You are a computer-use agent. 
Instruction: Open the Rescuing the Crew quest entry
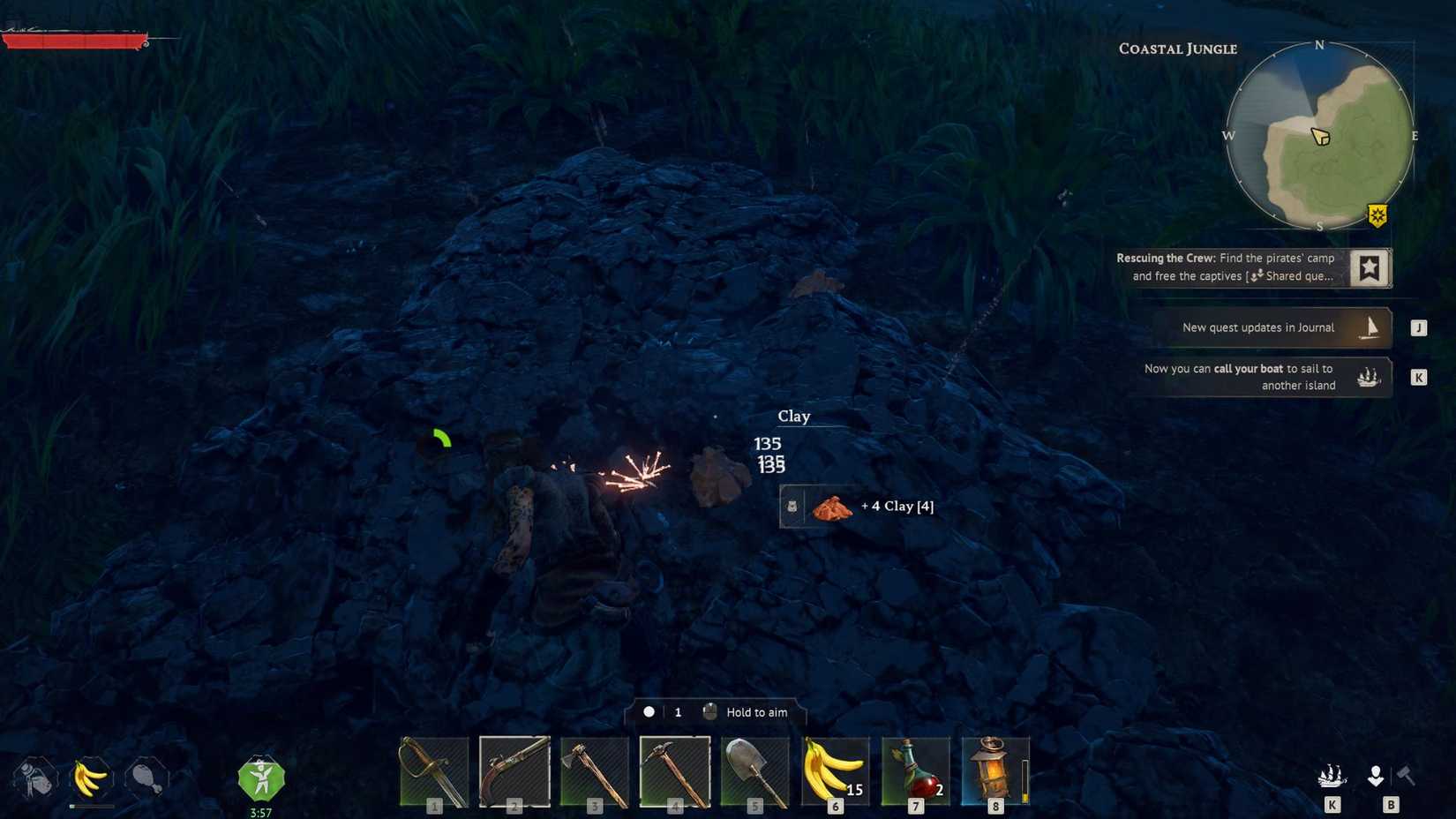click(1227, 267)
